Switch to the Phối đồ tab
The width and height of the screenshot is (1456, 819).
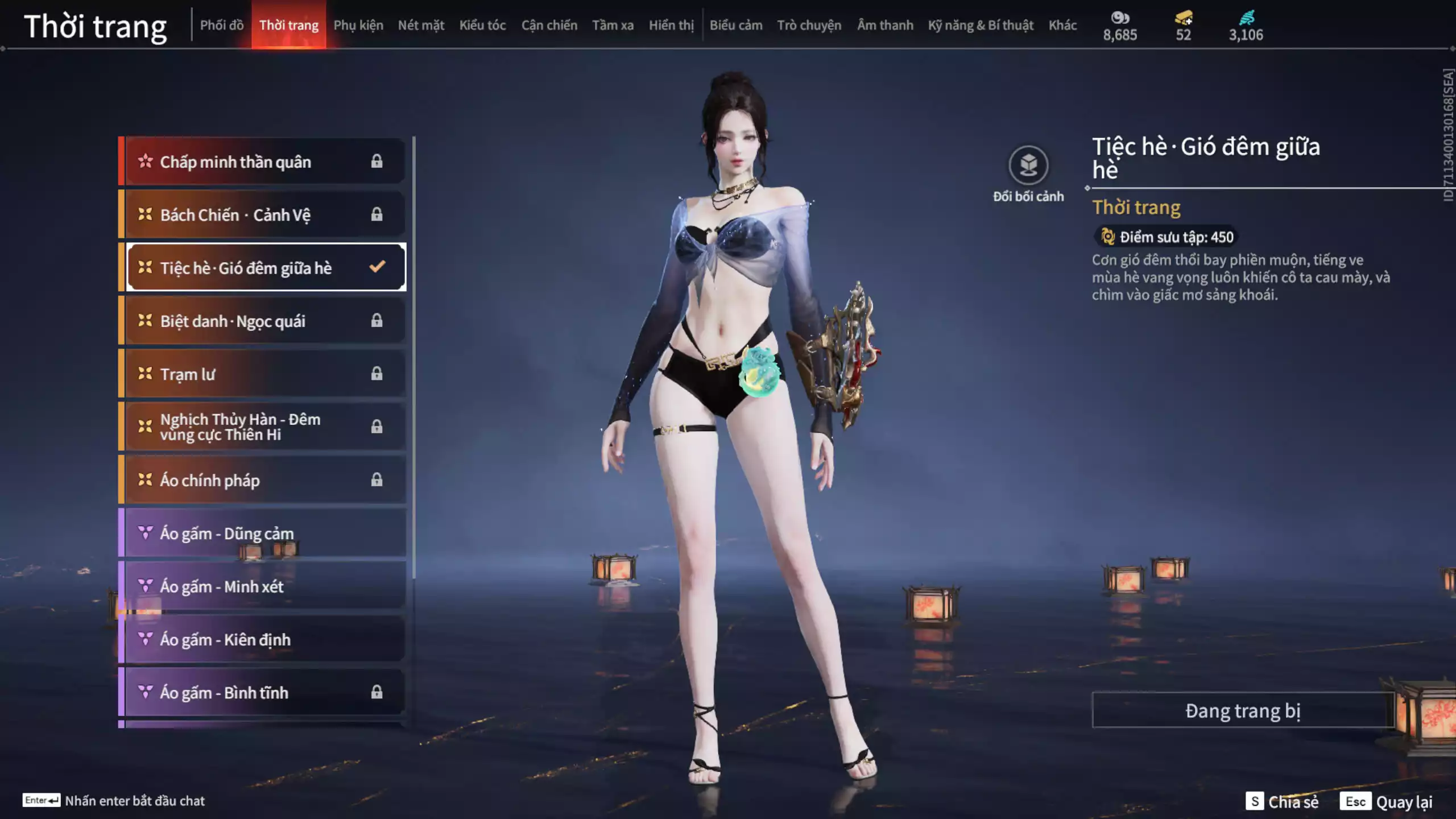222,25
